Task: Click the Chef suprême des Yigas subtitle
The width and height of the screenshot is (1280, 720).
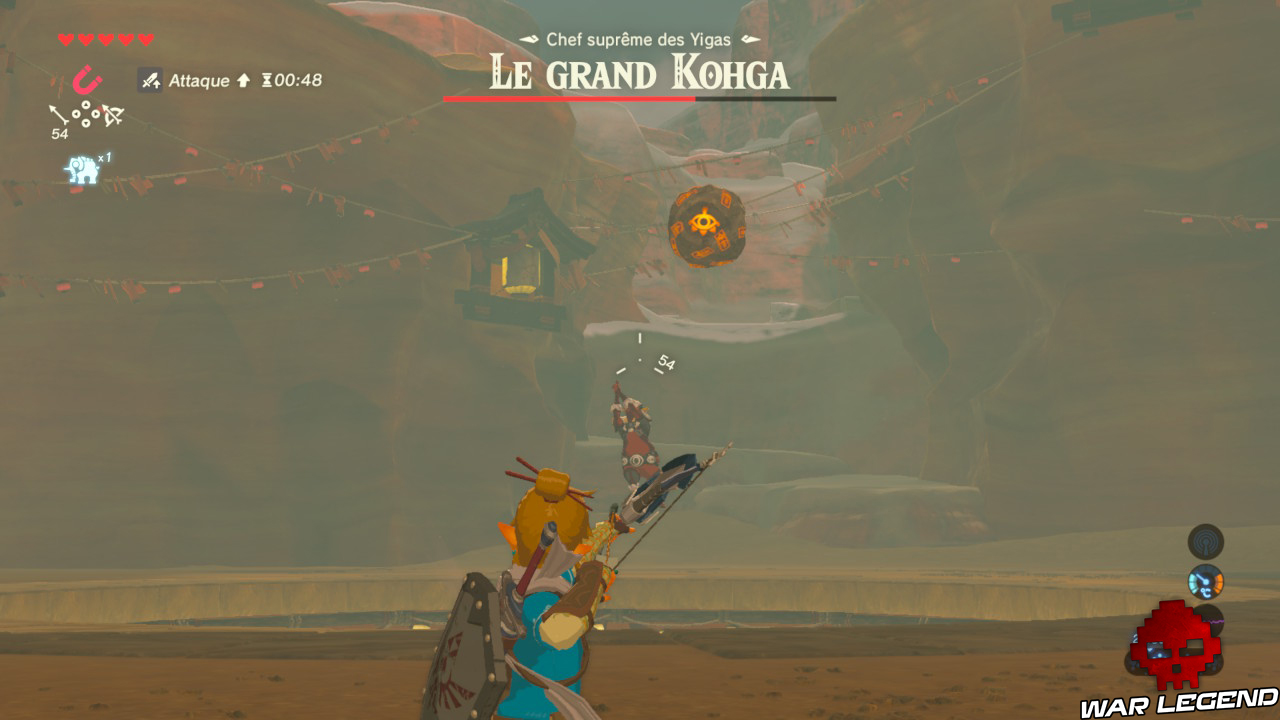Action: [640, 38]
